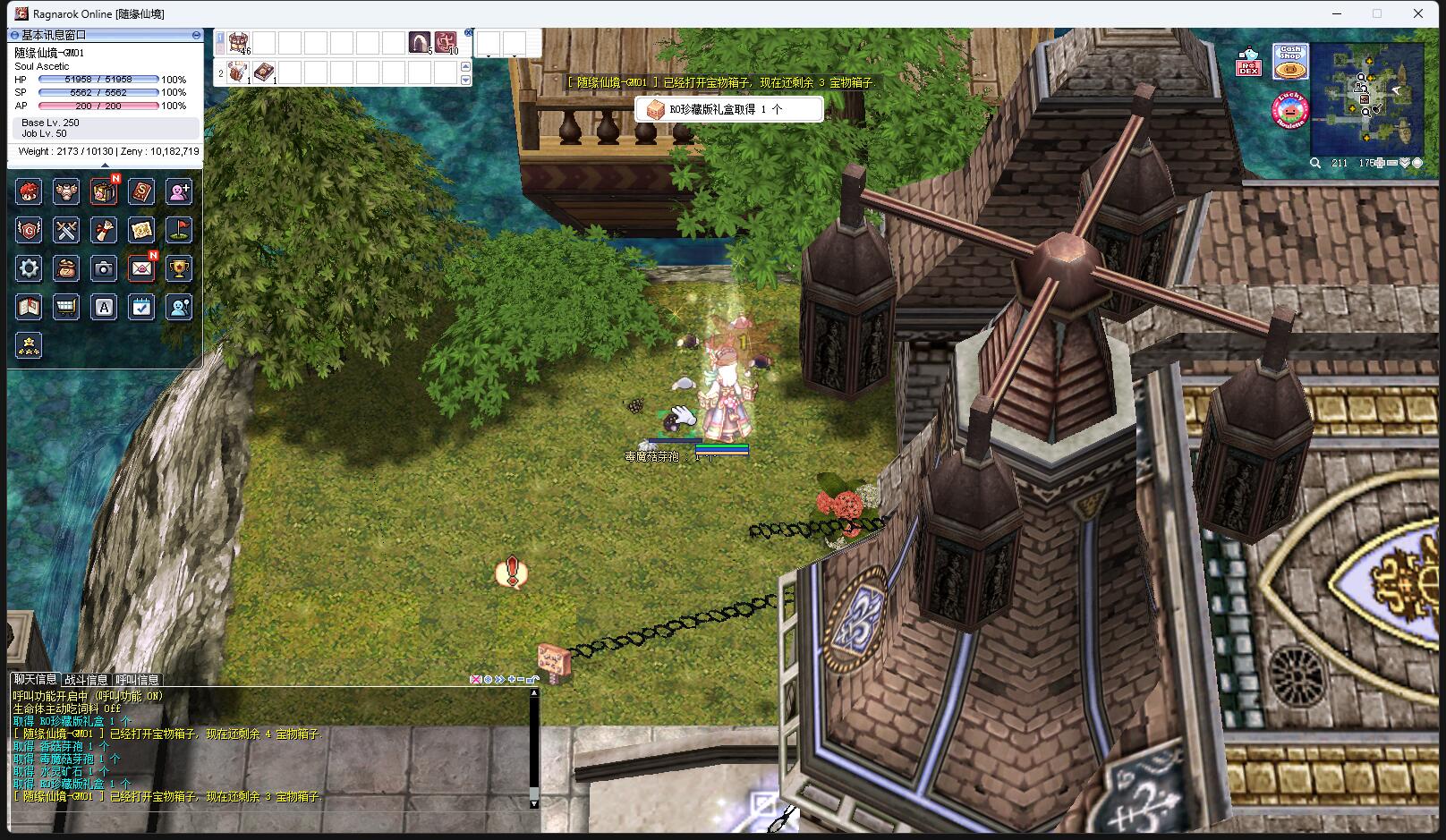The width and height of the screenshot is (1446, 840).
Task: Close the Ragnarok Online window
Action: pyautogui.click(x=1418, y=13)
